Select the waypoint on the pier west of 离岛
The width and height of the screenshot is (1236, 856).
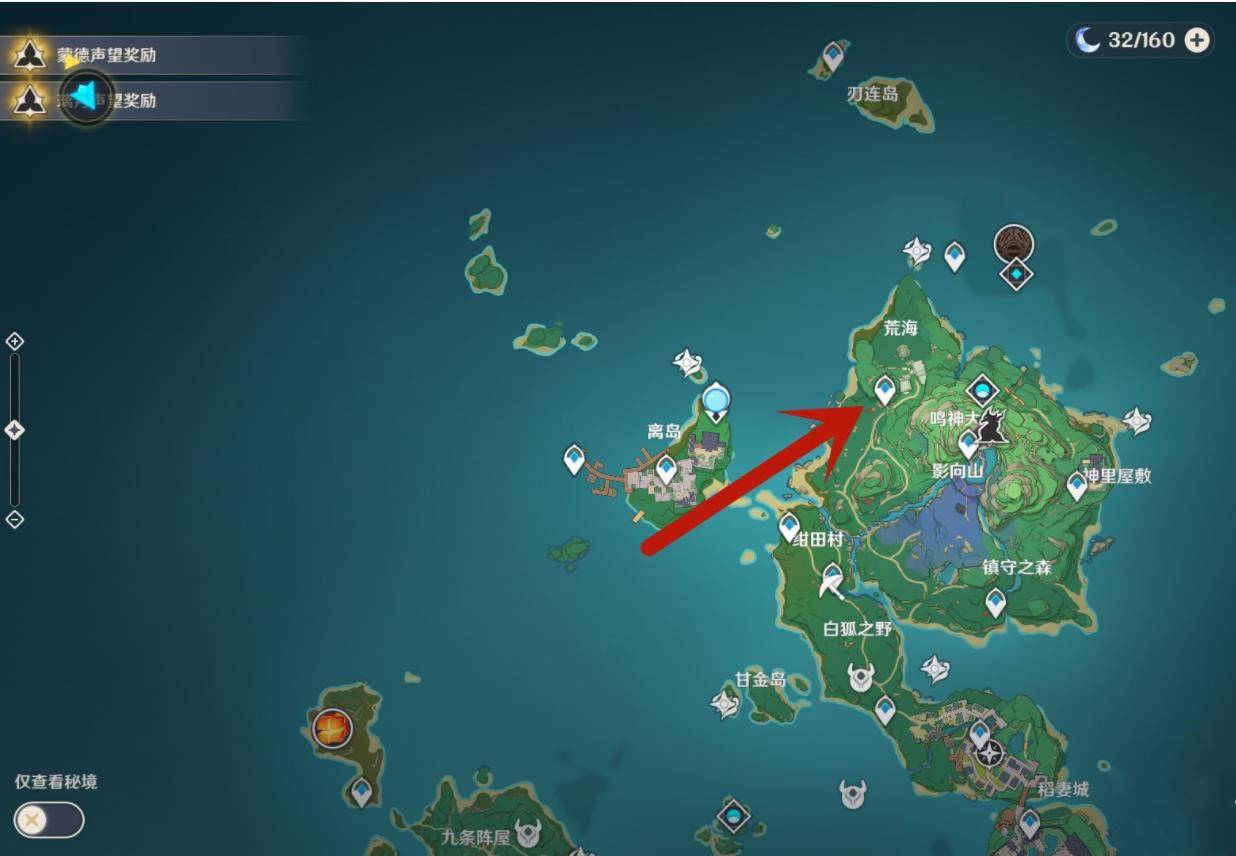(x=574, y=459)
